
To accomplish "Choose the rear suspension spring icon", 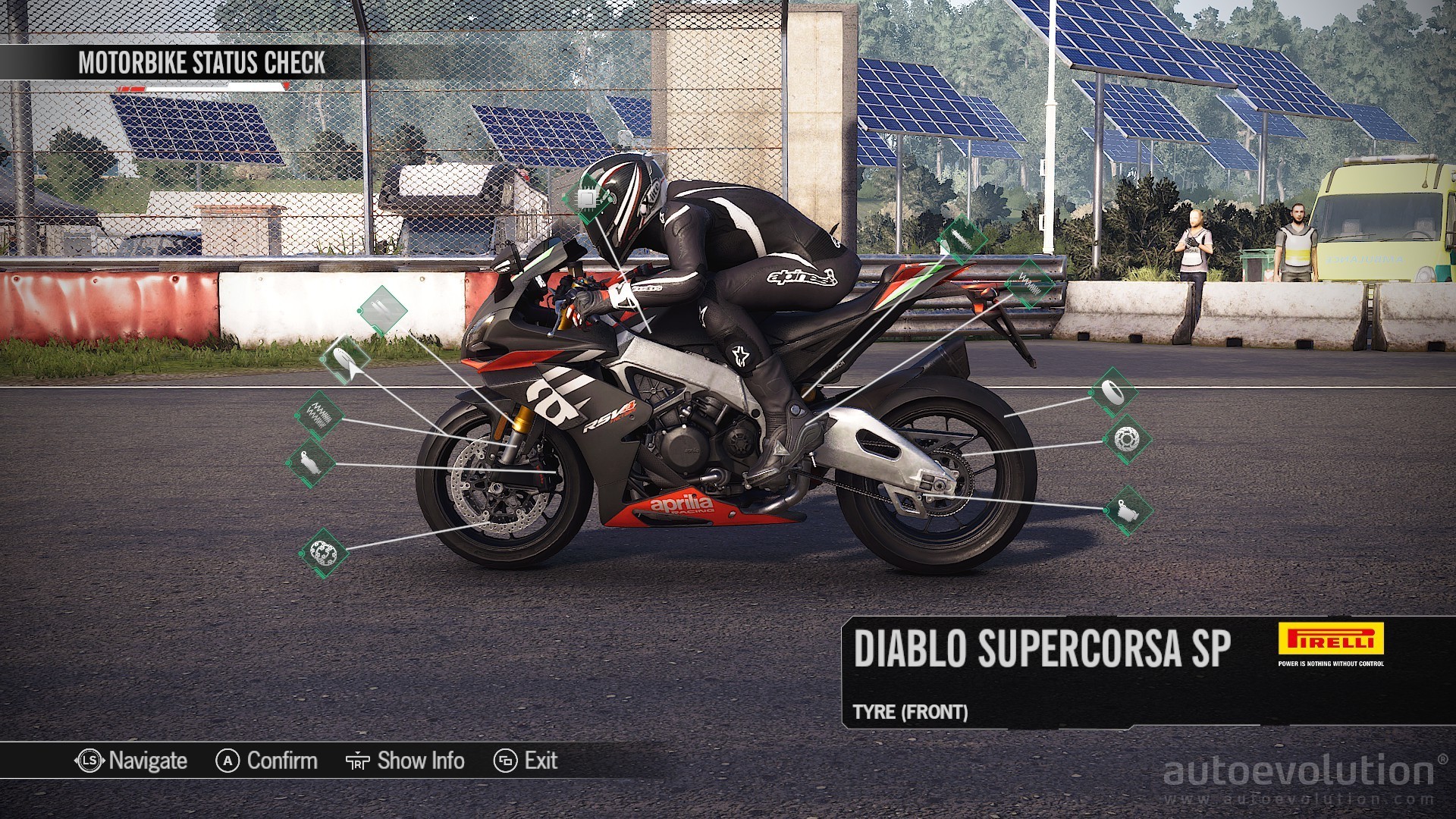I will tap(1029, 284).
